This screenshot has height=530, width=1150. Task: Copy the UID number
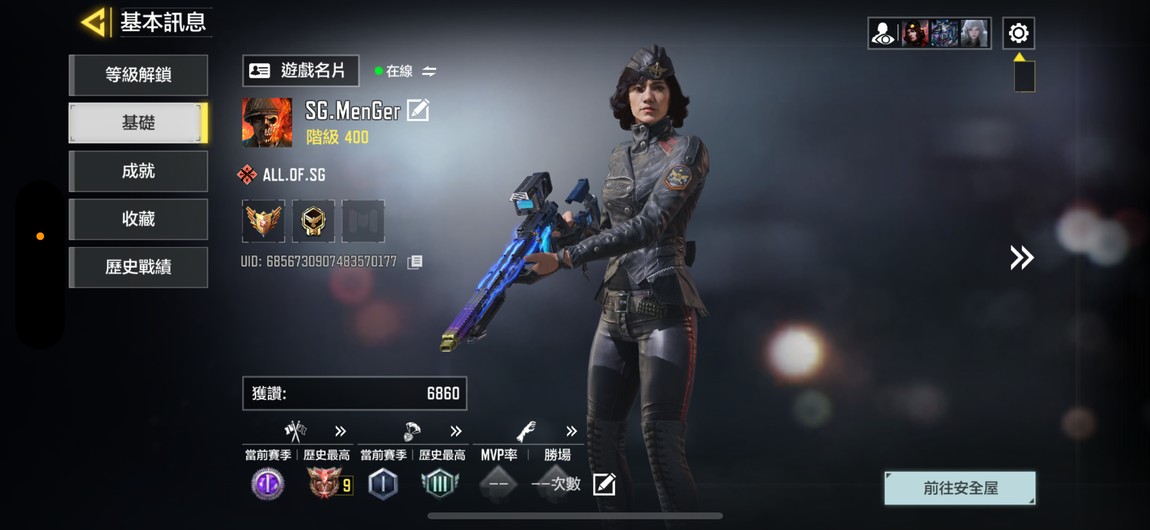tap(415, 262)
